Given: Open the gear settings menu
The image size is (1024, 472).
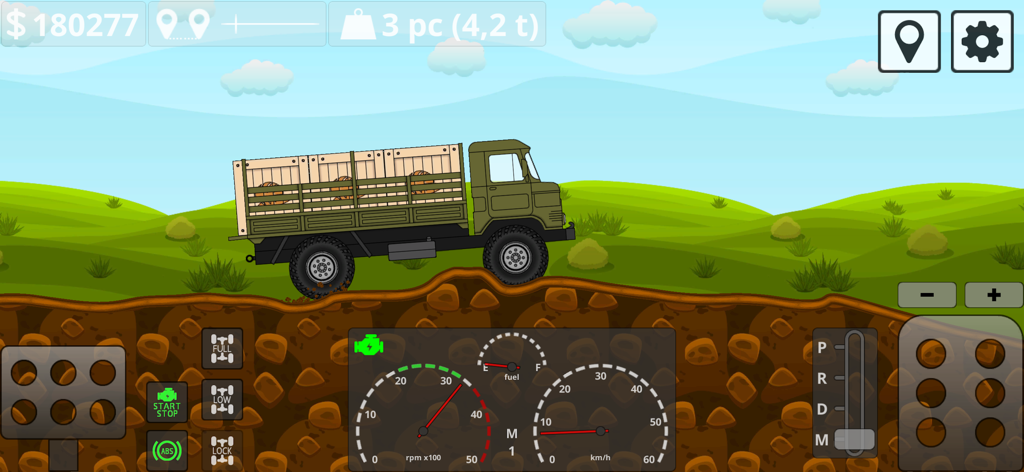Looking at the screenshot, I should point(981,42).
